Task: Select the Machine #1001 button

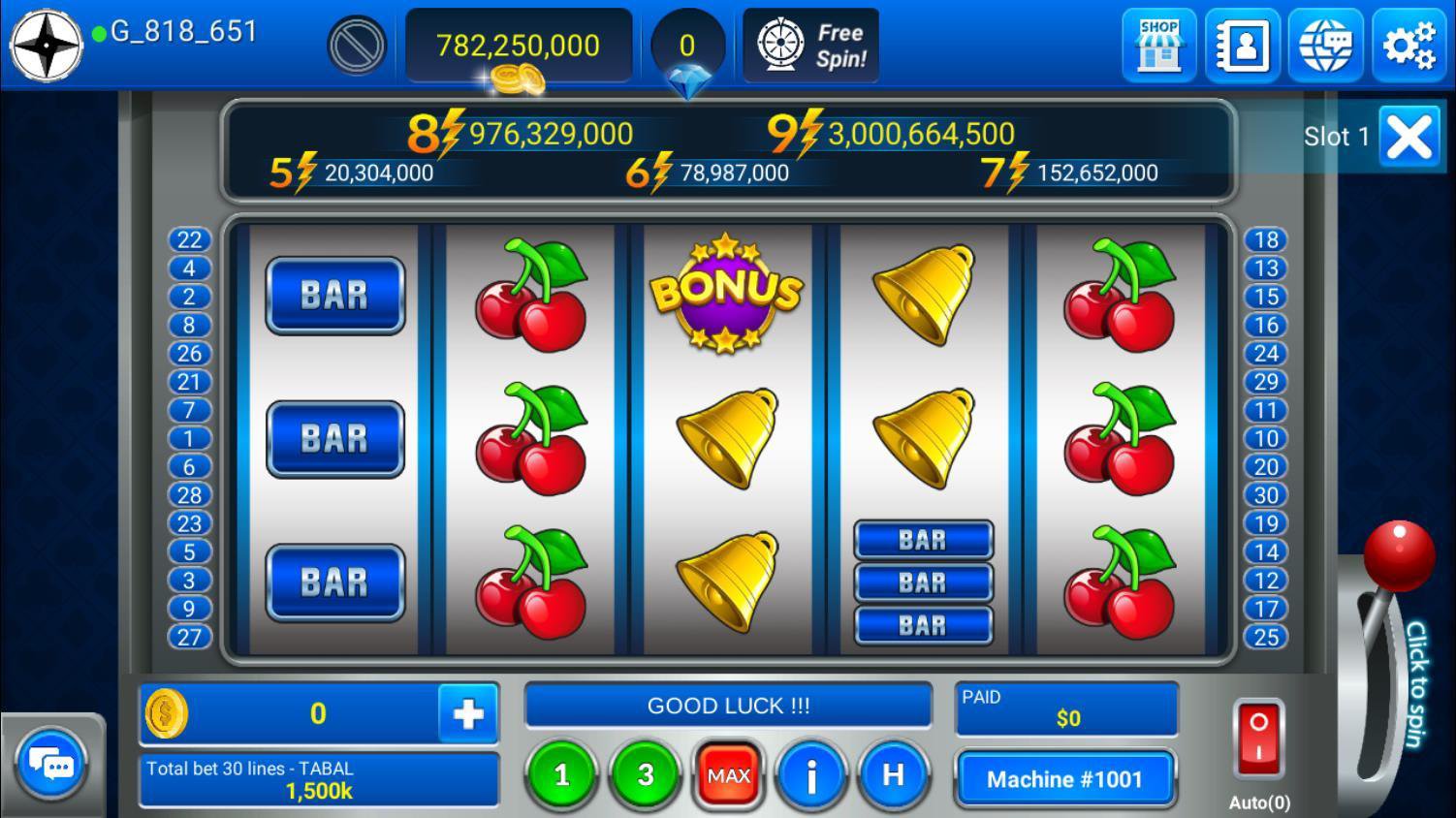Action: (1064, 779)
